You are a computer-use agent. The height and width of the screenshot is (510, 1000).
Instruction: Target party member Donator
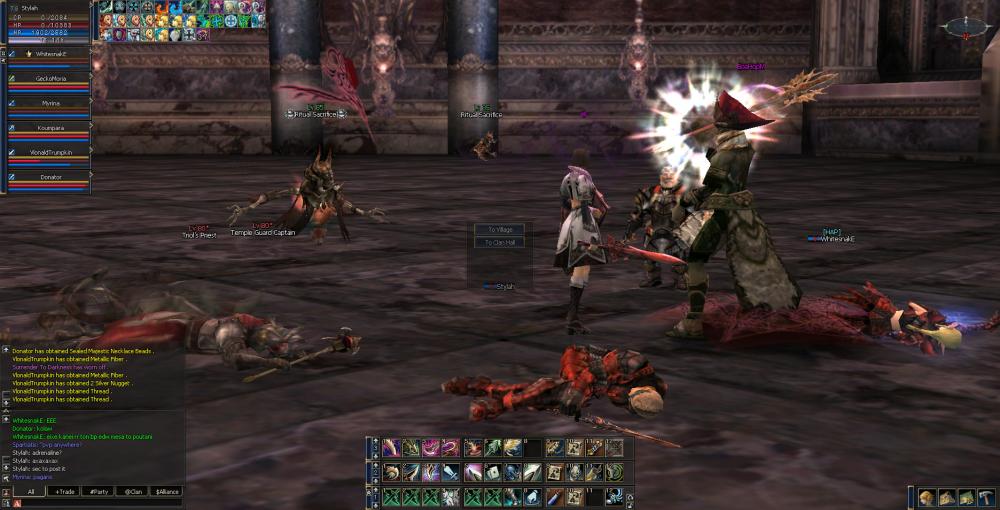[50, 178]
